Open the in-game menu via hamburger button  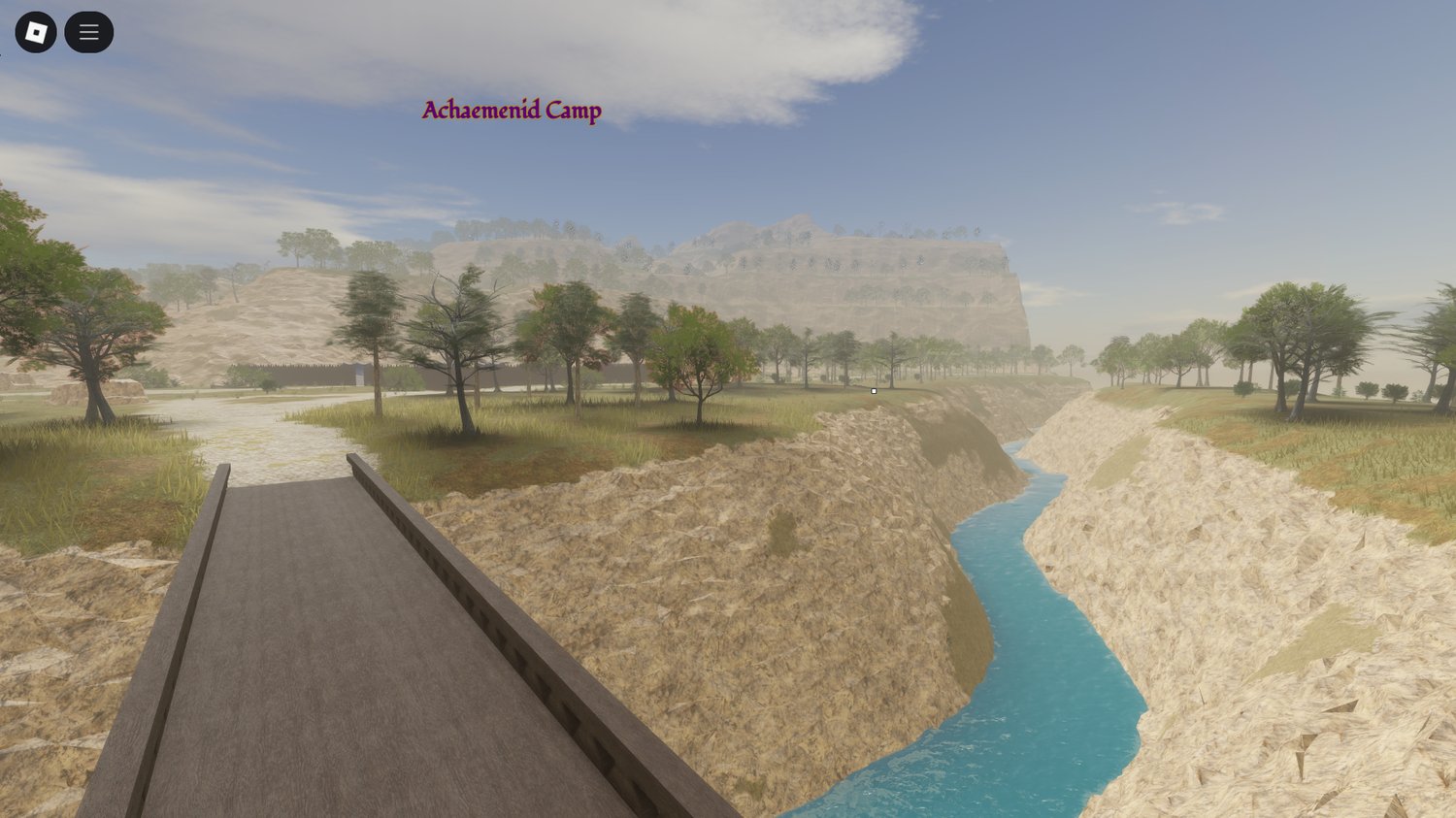point(88,31)
